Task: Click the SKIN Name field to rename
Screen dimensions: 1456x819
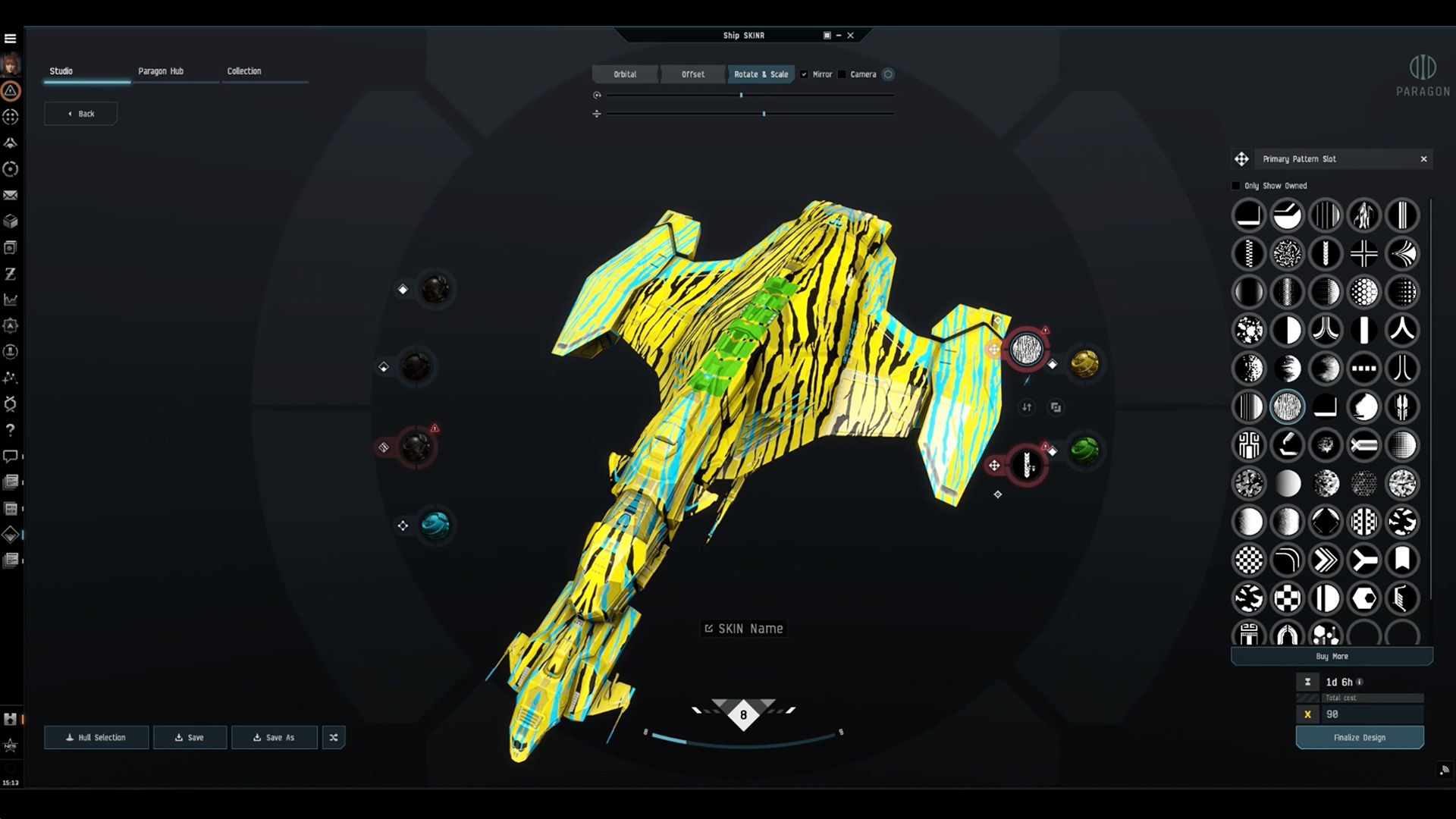Action: click(x=742, y=628)
